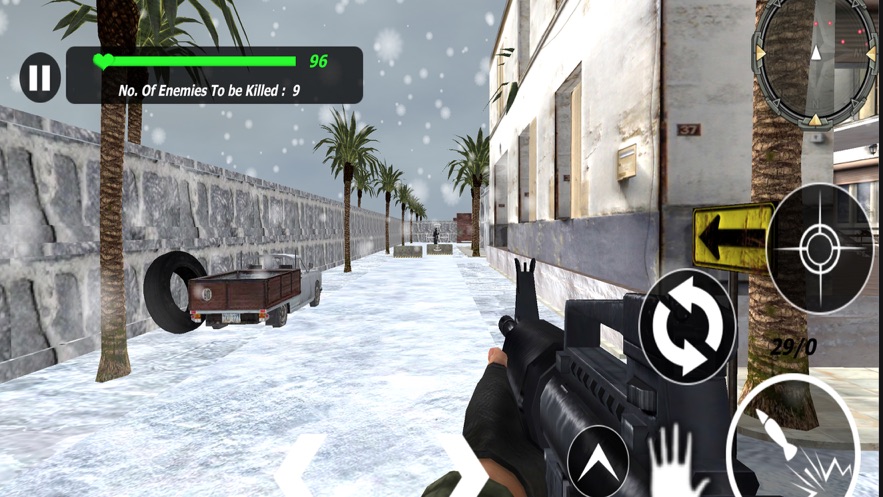
Task: Tap the circular compass minimap
Action: point(814,62)
